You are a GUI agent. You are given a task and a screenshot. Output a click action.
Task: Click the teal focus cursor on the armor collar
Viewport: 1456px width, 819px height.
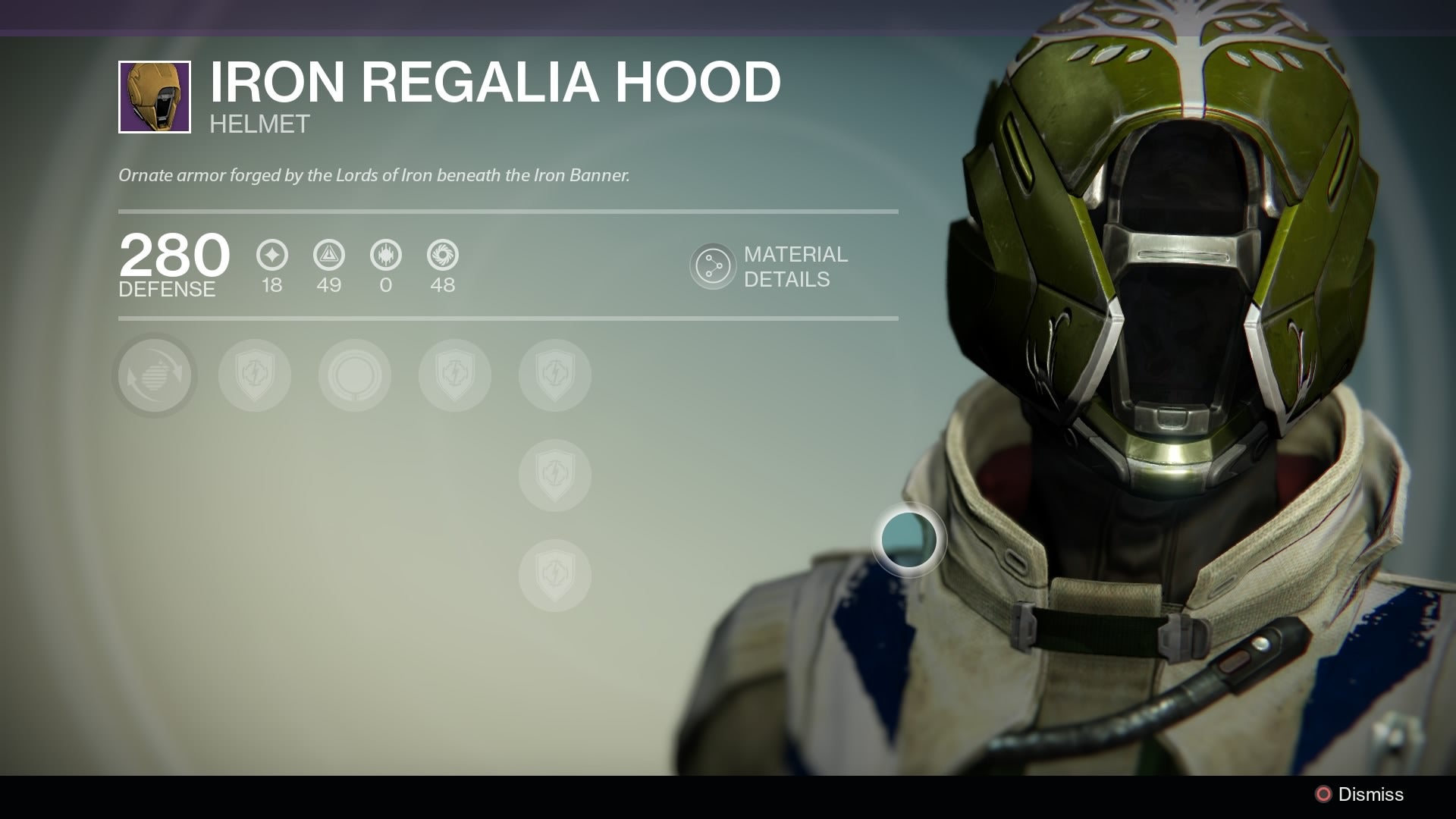(908, 540)
